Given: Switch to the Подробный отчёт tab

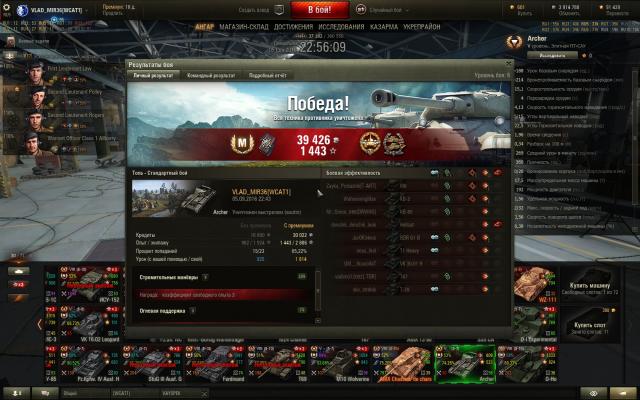Looking at the screenshot, I should (x=267, y=75).
